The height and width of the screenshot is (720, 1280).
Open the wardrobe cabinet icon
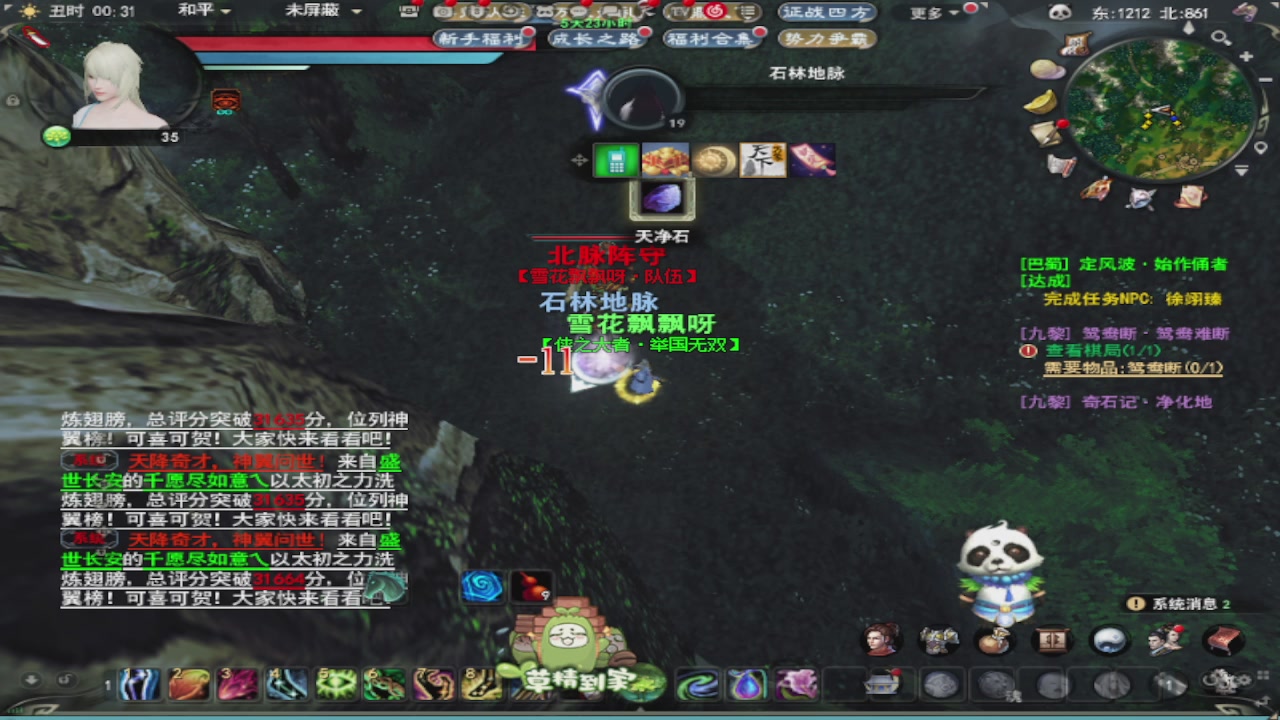(1050, 640)
